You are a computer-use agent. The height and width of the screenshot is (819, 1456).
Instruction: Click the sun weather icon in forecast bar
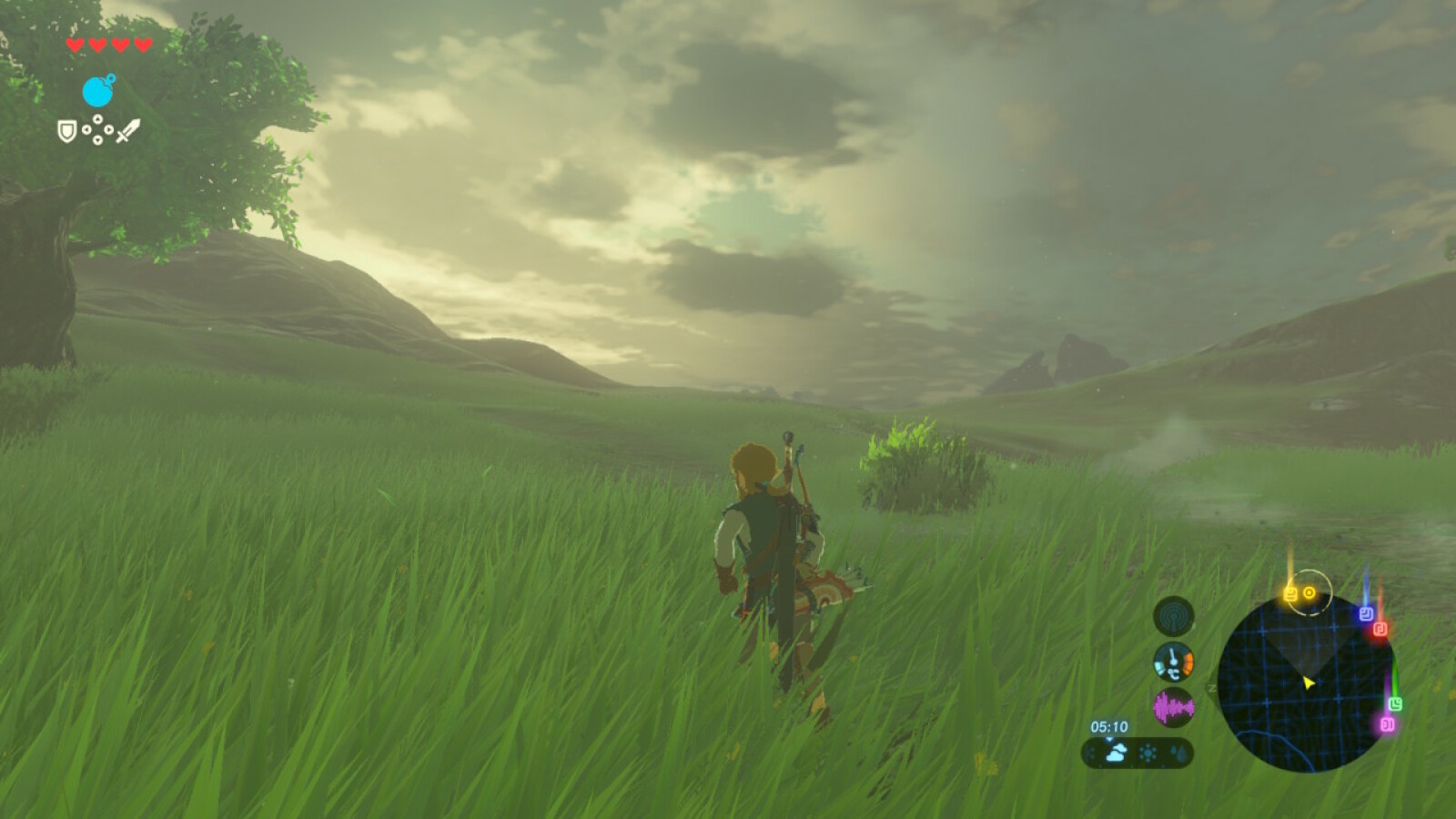1148,752
